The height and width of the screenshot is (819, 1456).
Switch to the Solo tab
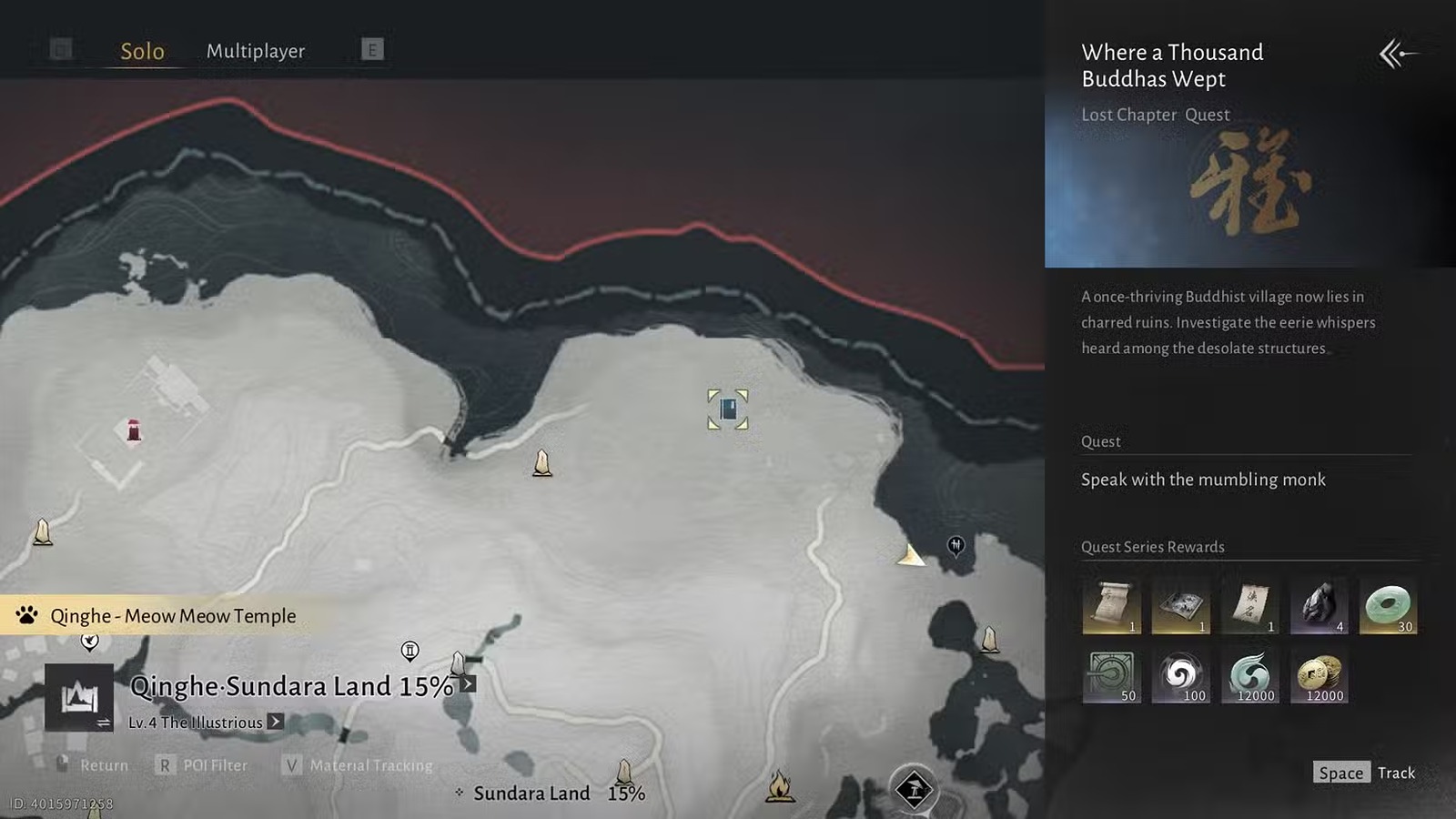tap(142, 51)
